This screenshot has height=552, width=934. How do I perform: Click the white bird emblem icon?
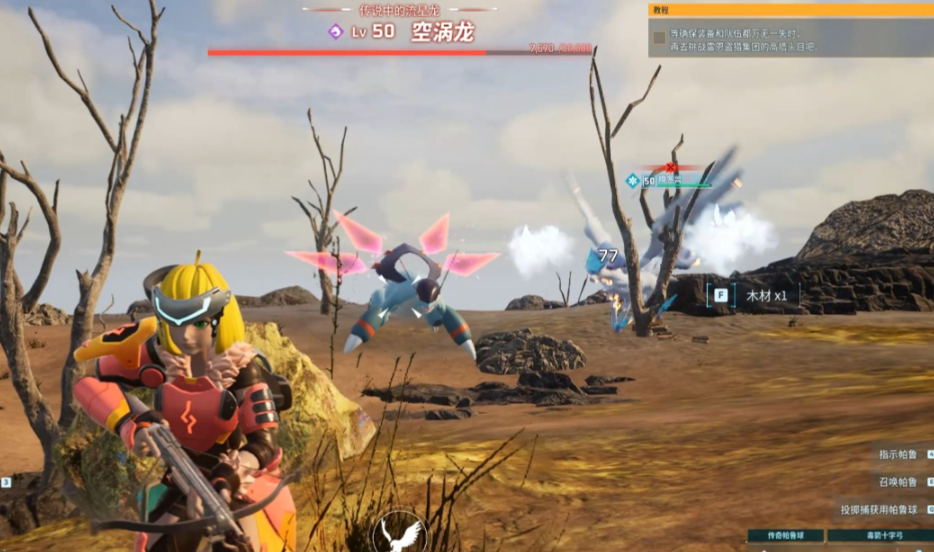click(400, 533)
